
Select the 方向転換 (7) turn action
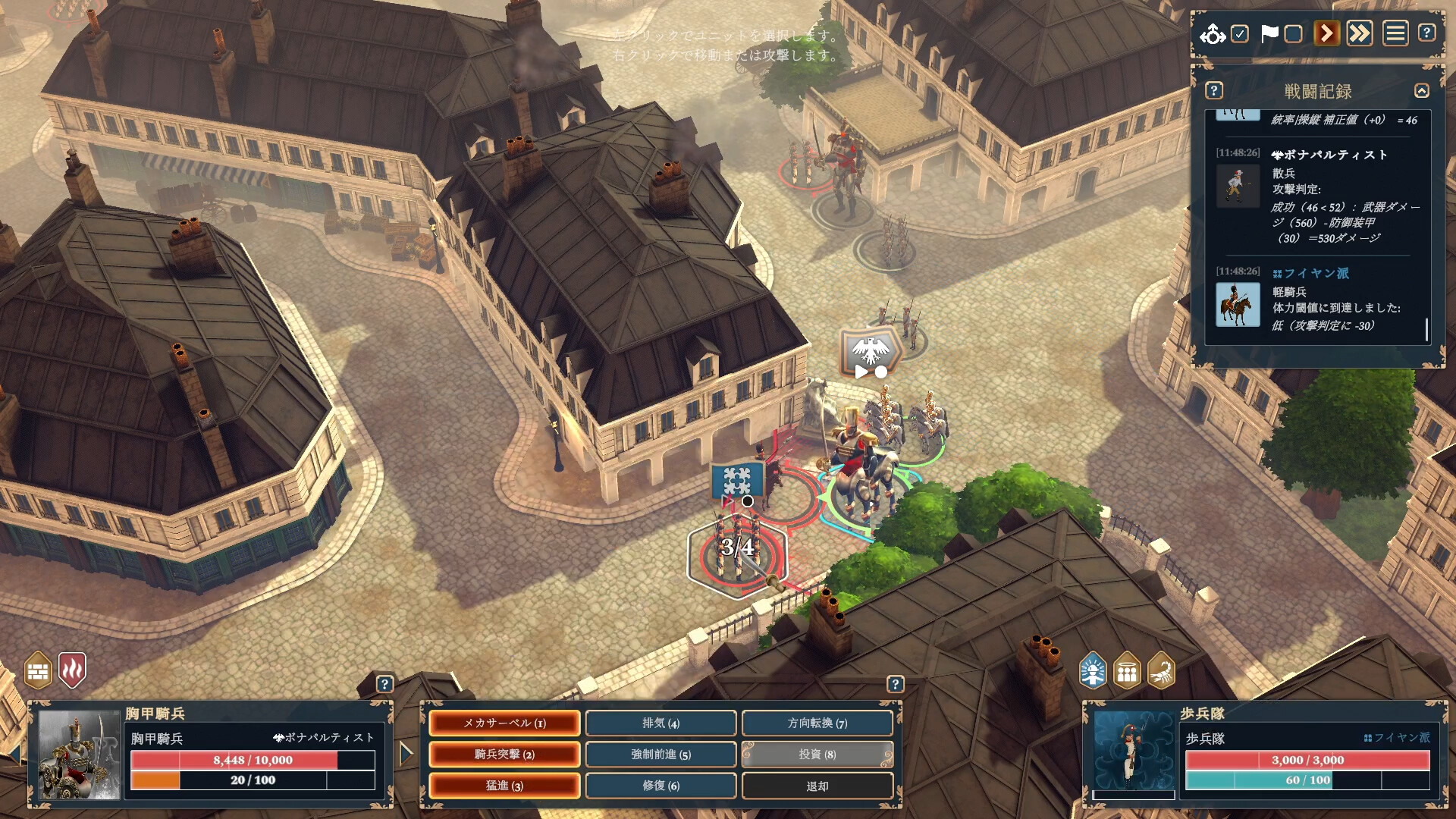817,723
